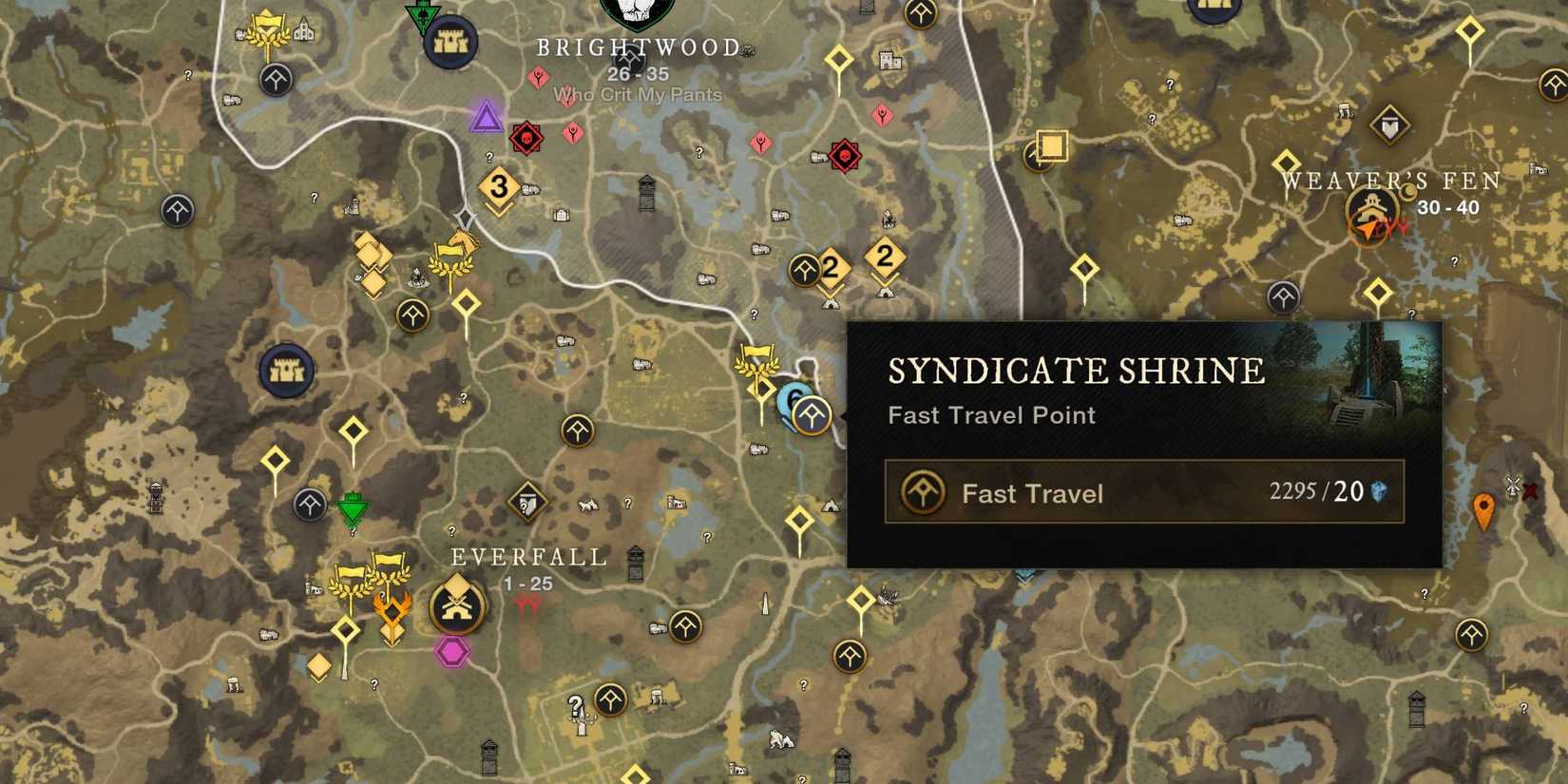Select the Weaver's Fen settlement icon
The height and width of the screenshot is (784, 1568).
click(x=1371, y=207)
